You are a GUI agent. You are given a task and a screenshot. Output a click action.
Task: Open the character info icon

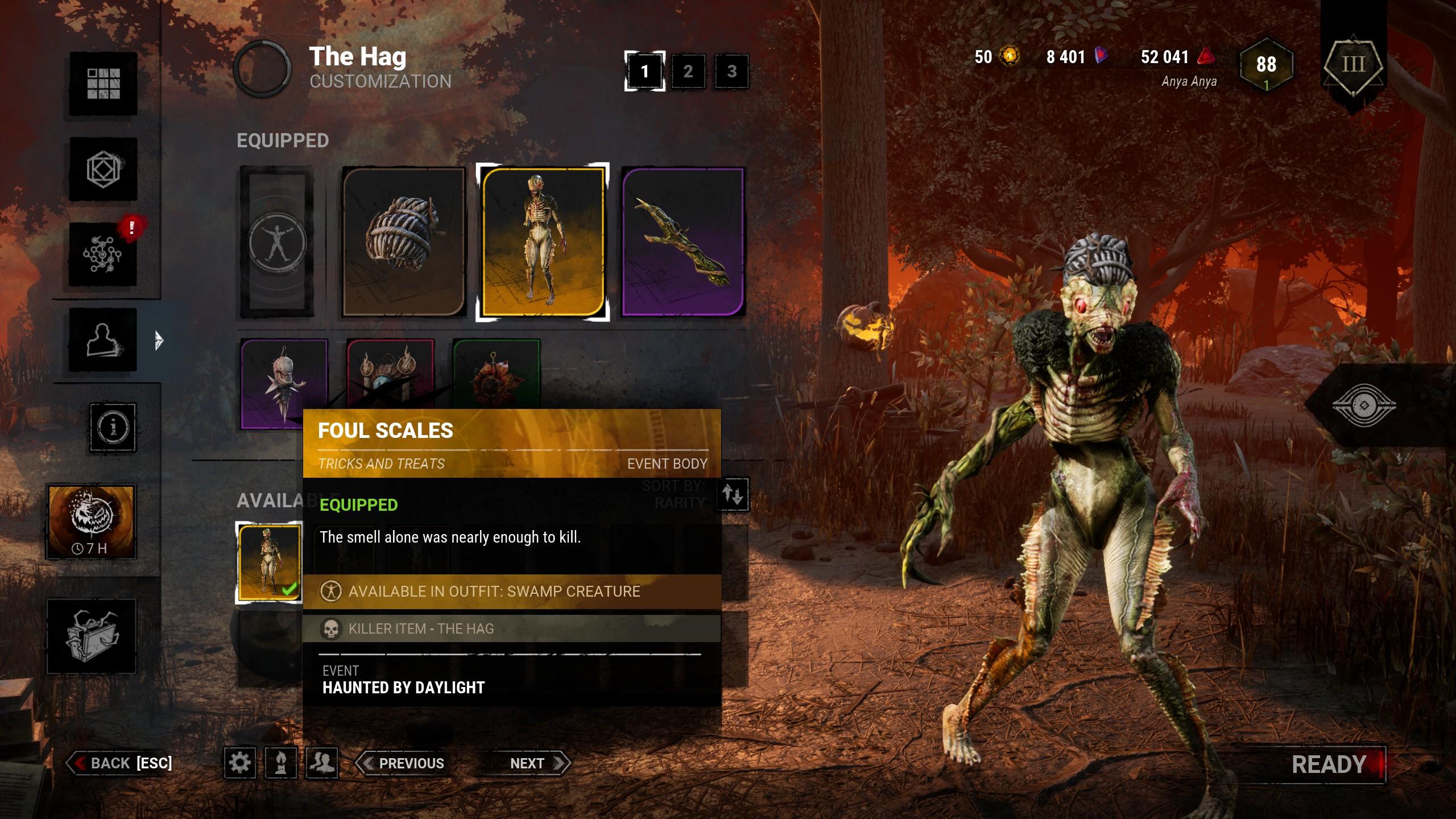(113, 427)
